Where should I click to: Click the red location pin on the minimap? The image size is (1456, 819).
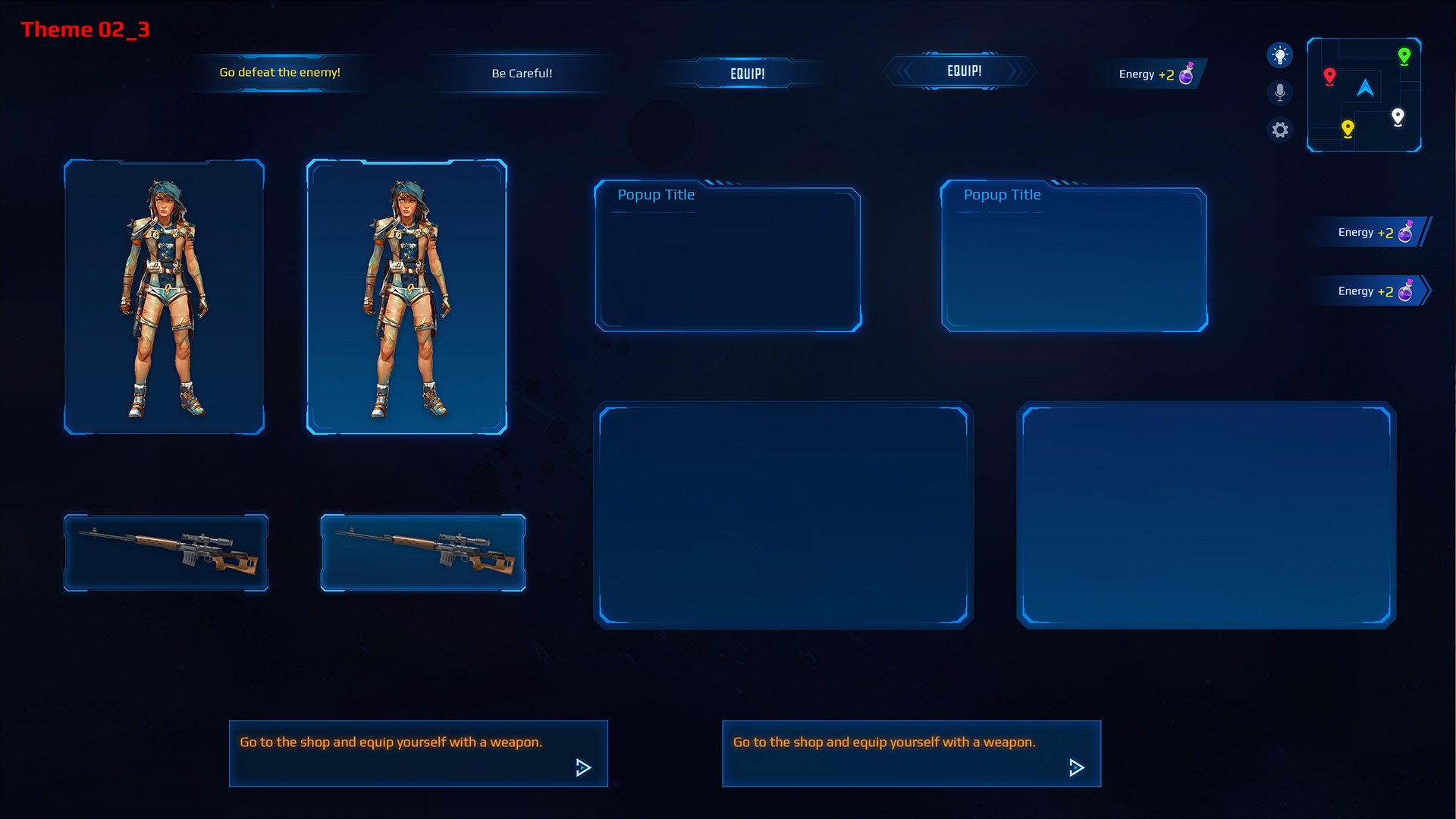point(1329,75)
